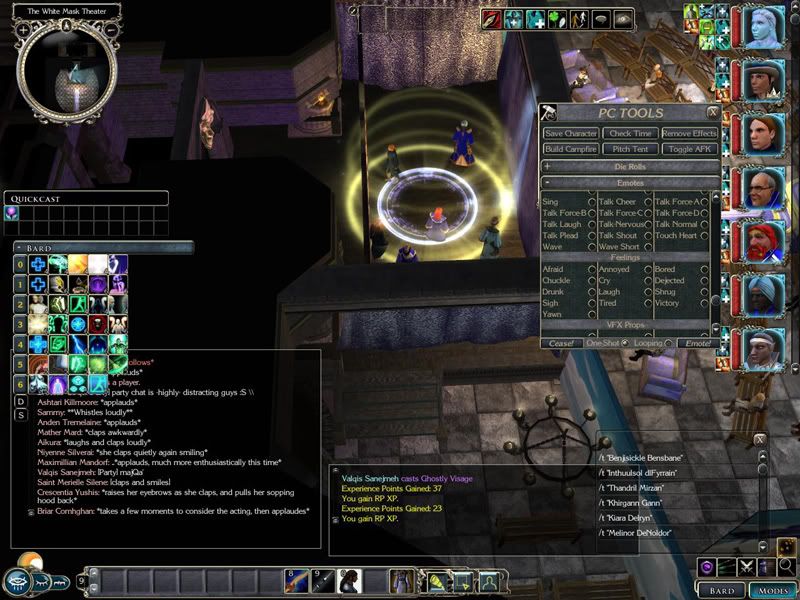Build a campfire from PC Tools
800x600 pixels.
click(571, 149)
